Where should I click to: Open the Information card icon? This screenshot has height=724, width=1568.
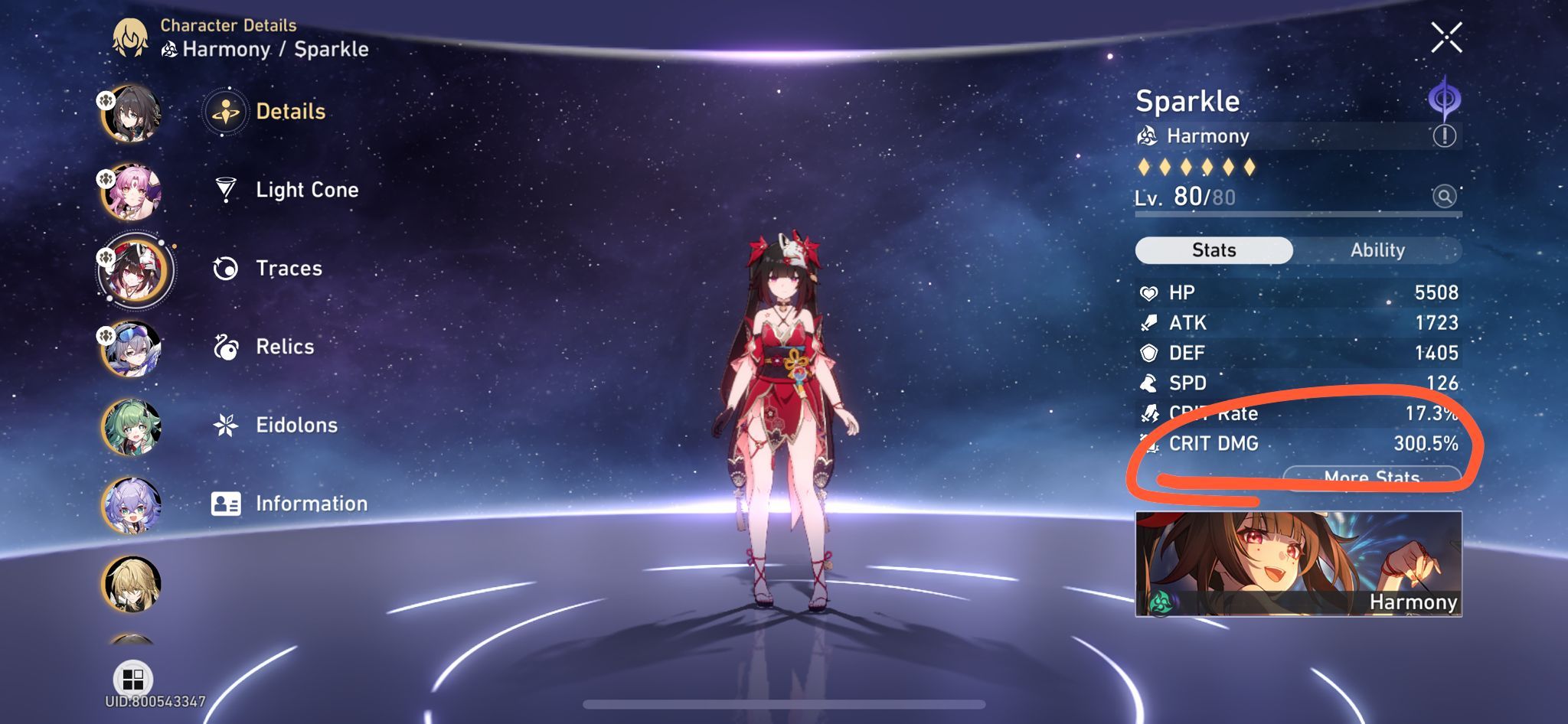click(x=224, y=504)
